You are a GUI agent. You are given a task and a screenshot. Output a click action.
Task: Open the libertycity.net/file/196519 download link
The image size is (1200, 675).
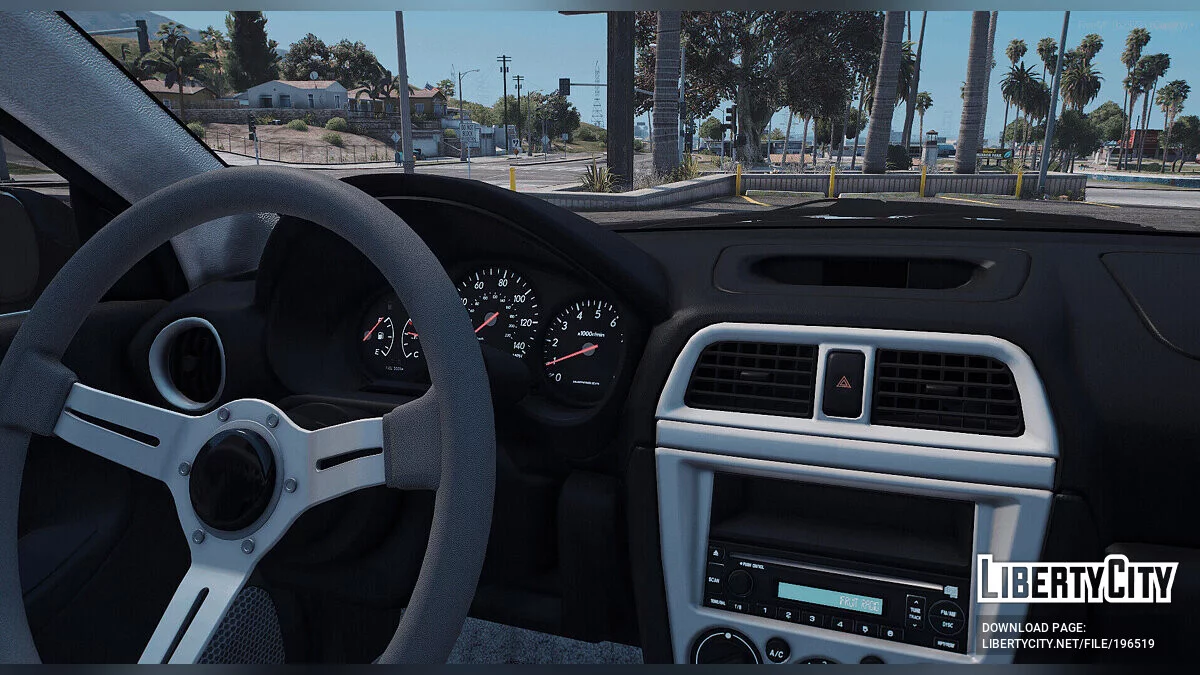tap(1067, 643)
